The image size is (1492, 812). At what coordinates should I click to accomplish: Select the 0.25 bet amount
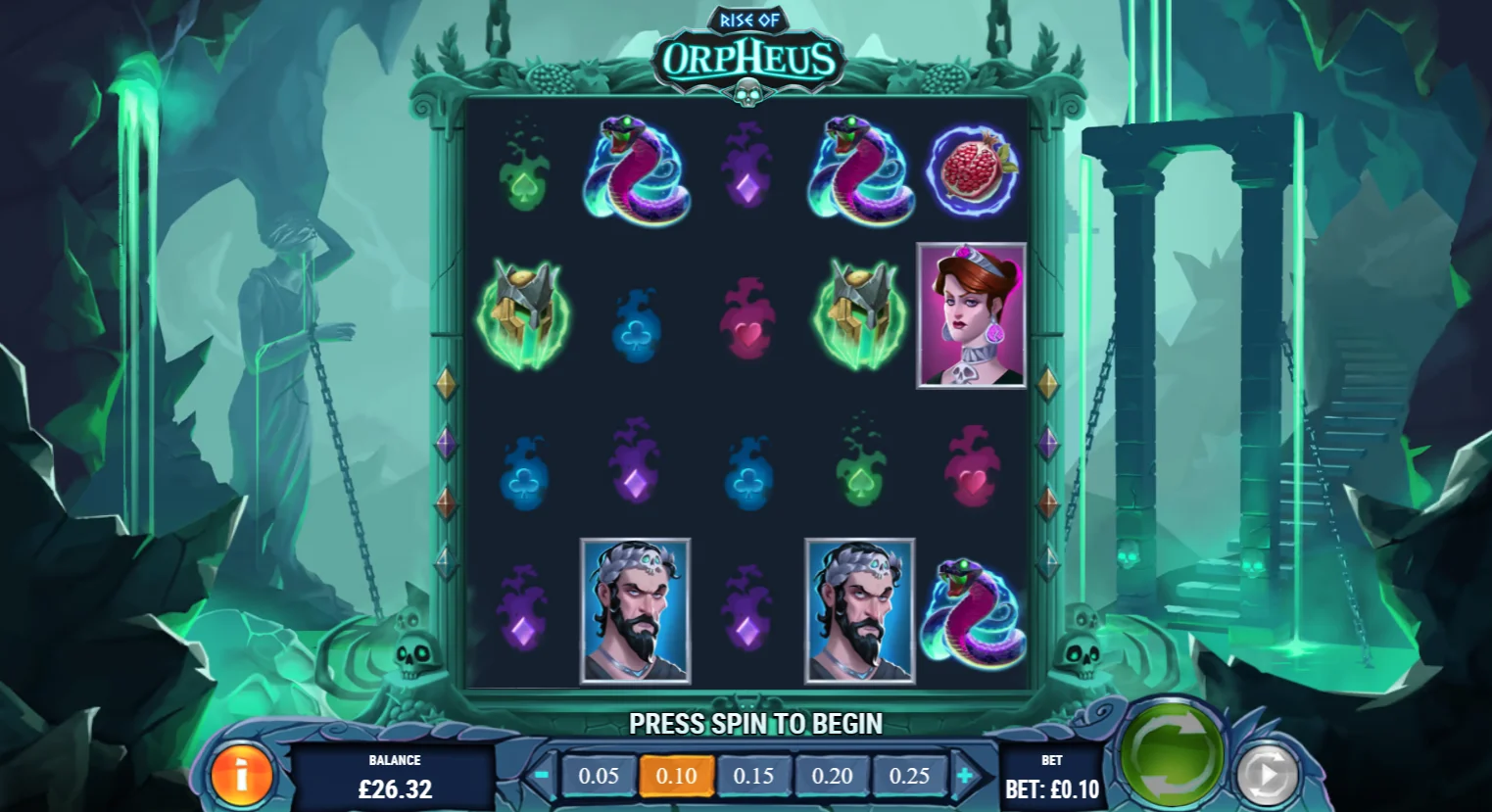click(909, 776)
